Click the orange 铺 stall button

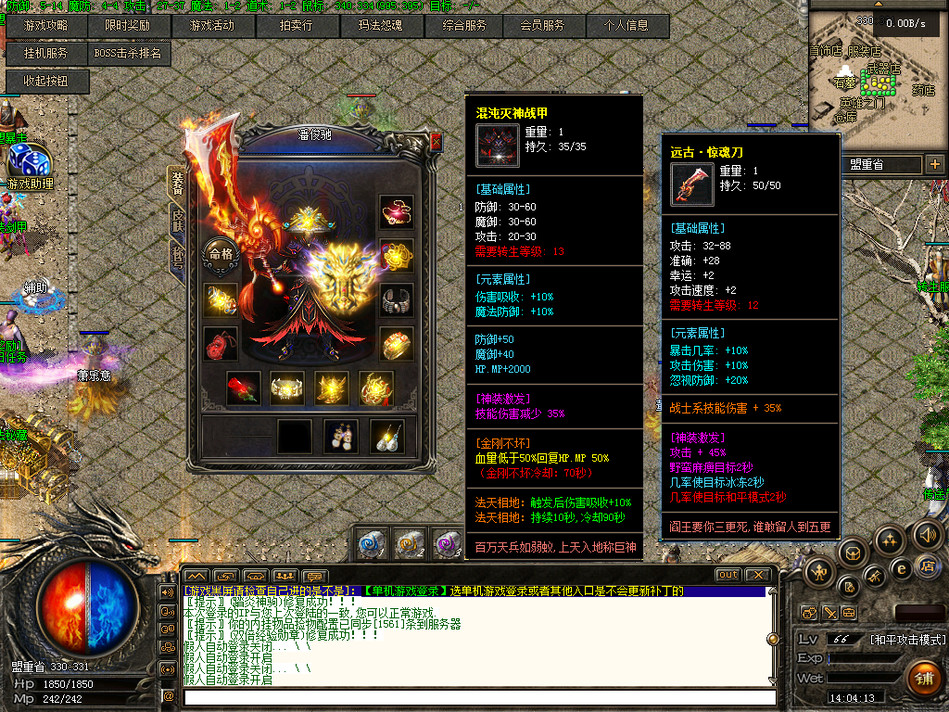pyautogui.click(x=923, y=679)
